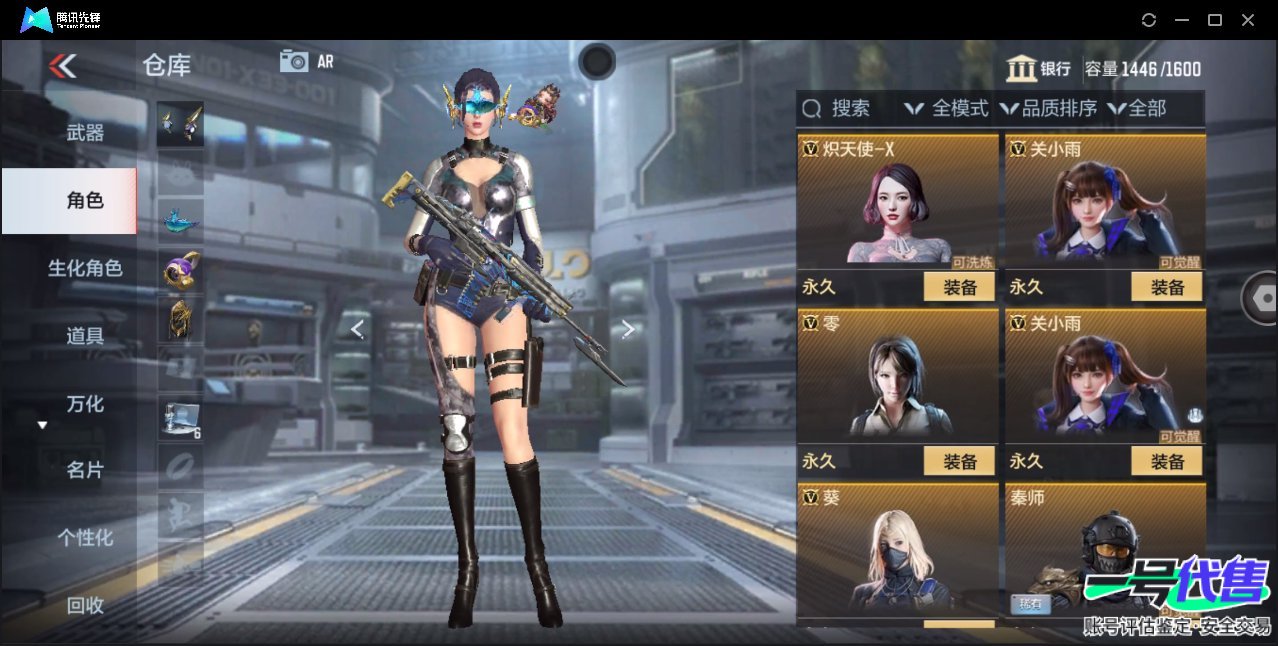Switch to the 名片 name card tab
The width and height of the screenshot is (1278, 646).
click(x=85, y=470)
